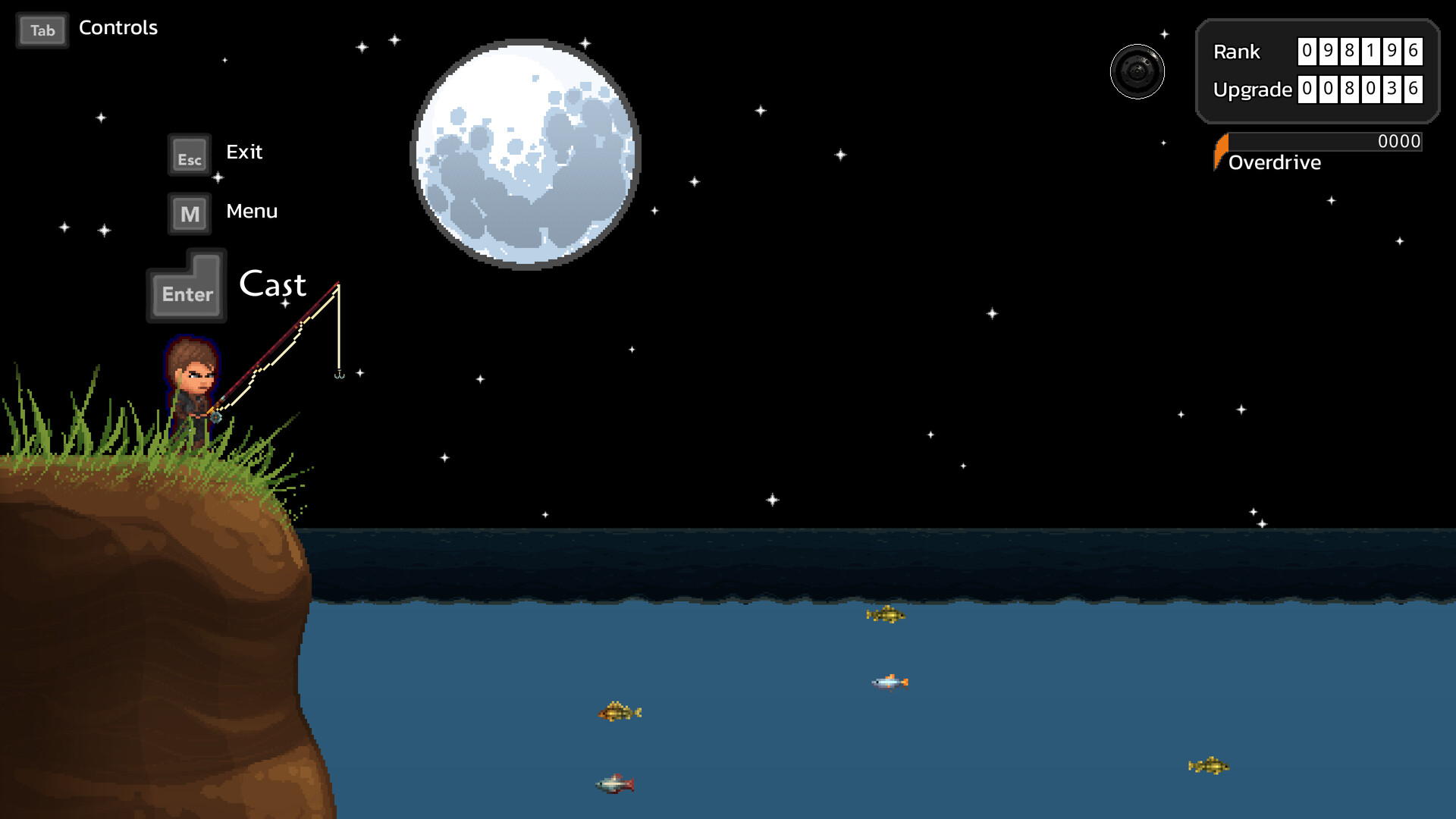Click the Tab key icon for Controls
The height and width of the screenshot is (819, 1456).
[42, 30]
